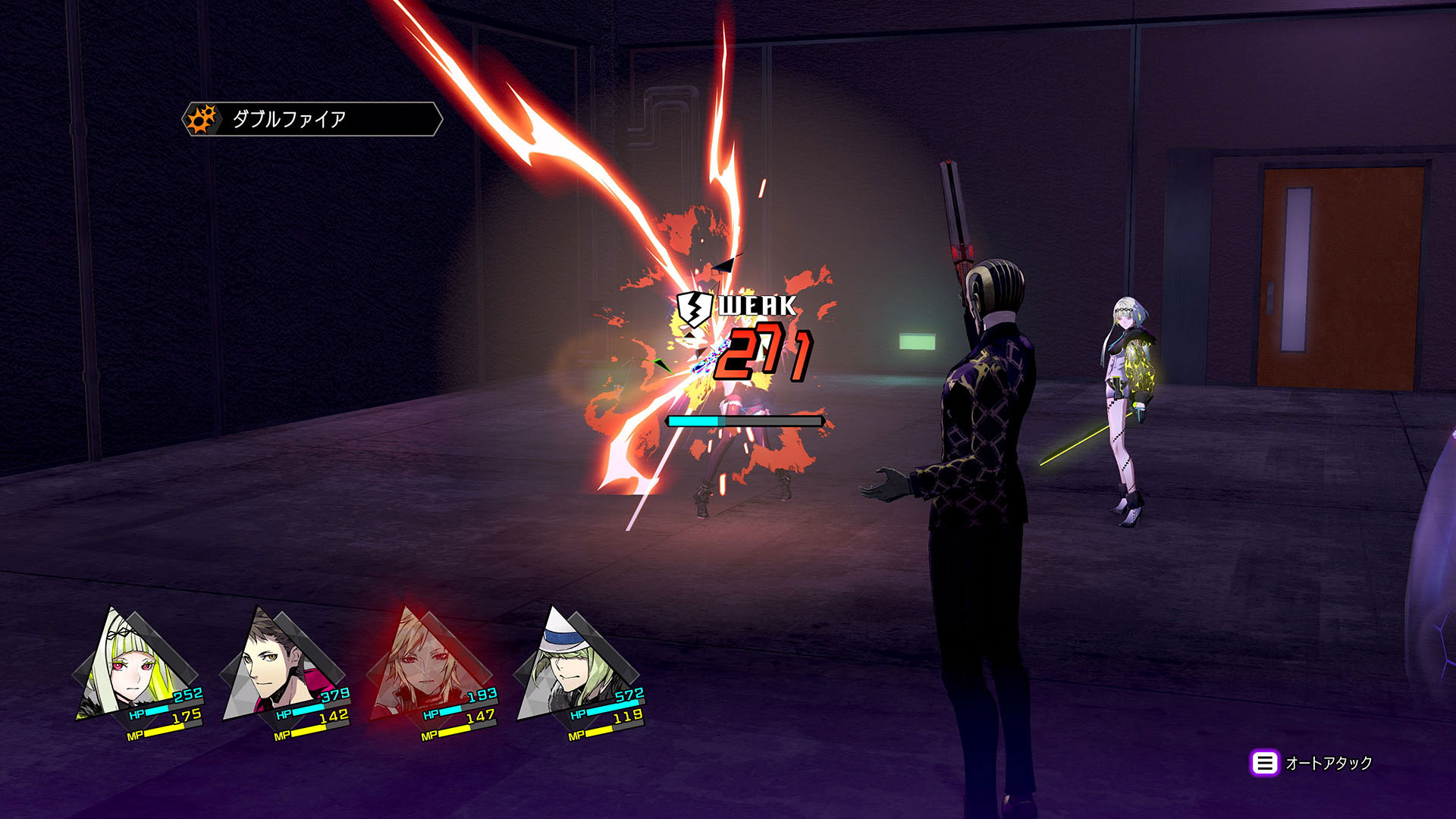
Task: Click the ダブルファイア skill name banner
Action: (311, 119)
